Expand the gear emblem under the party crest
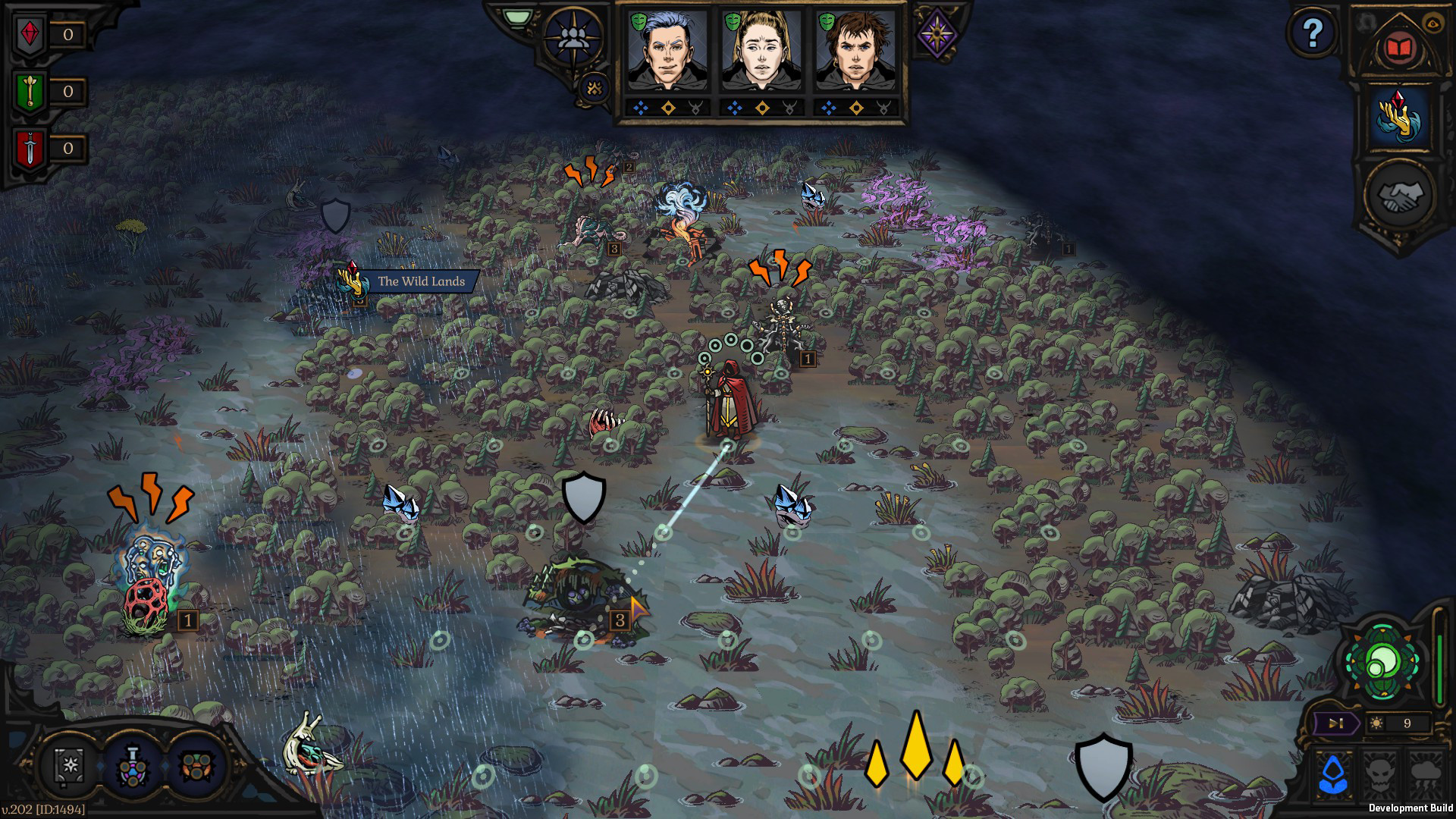1456x819 pixels. tap(594, 88)
